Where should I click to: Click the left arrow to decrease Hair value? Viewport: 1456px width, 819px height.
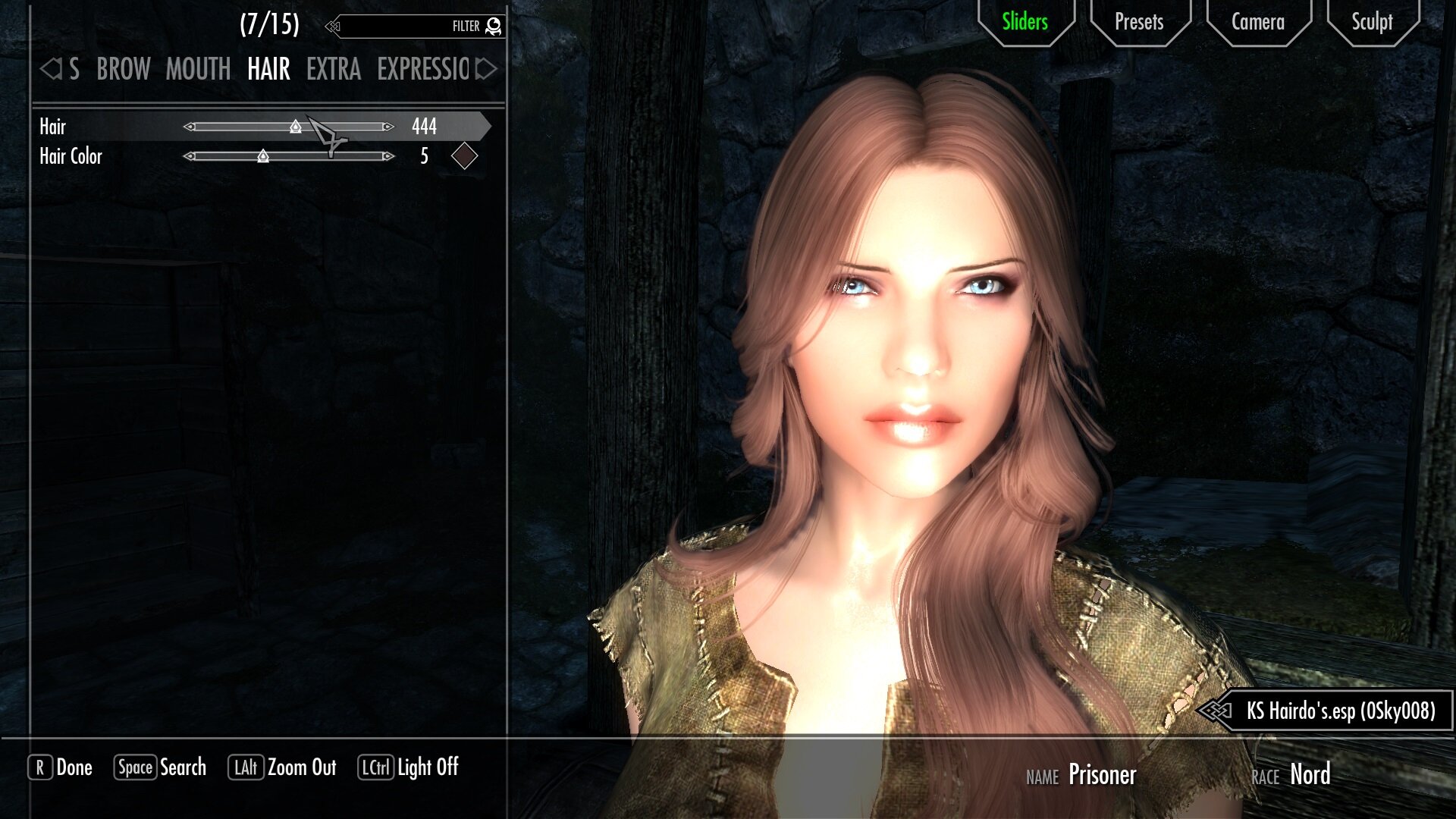pyautogui.click(x=190, y=127)
